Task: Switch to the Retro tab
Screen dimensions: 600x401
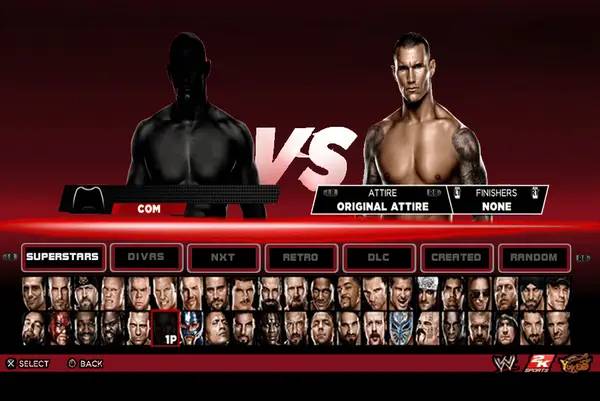Action: coord(300,258)
